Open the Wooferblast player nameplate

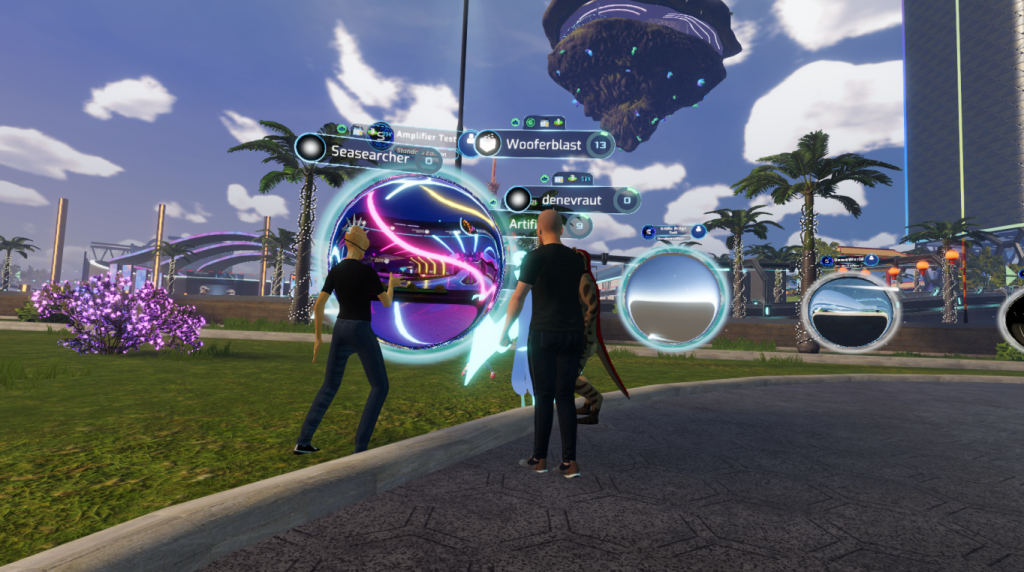(542, 144)
